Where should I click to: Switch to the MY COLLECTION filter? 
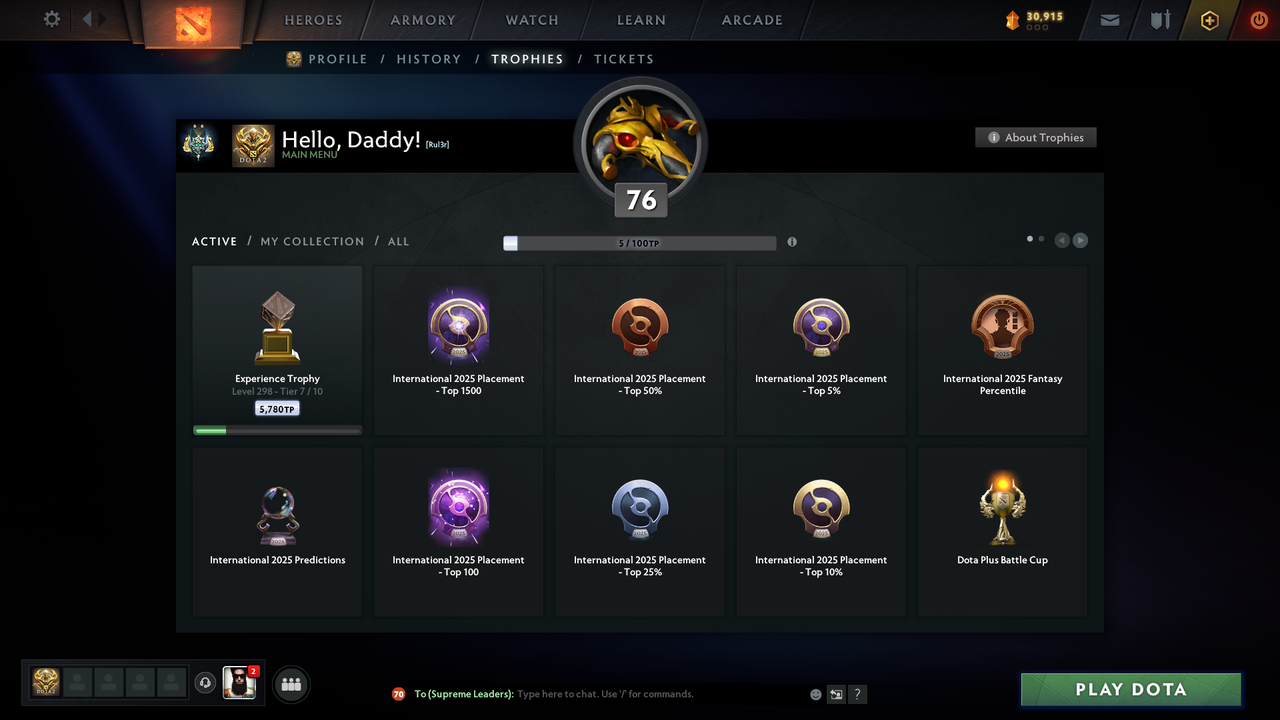point(312,241)
